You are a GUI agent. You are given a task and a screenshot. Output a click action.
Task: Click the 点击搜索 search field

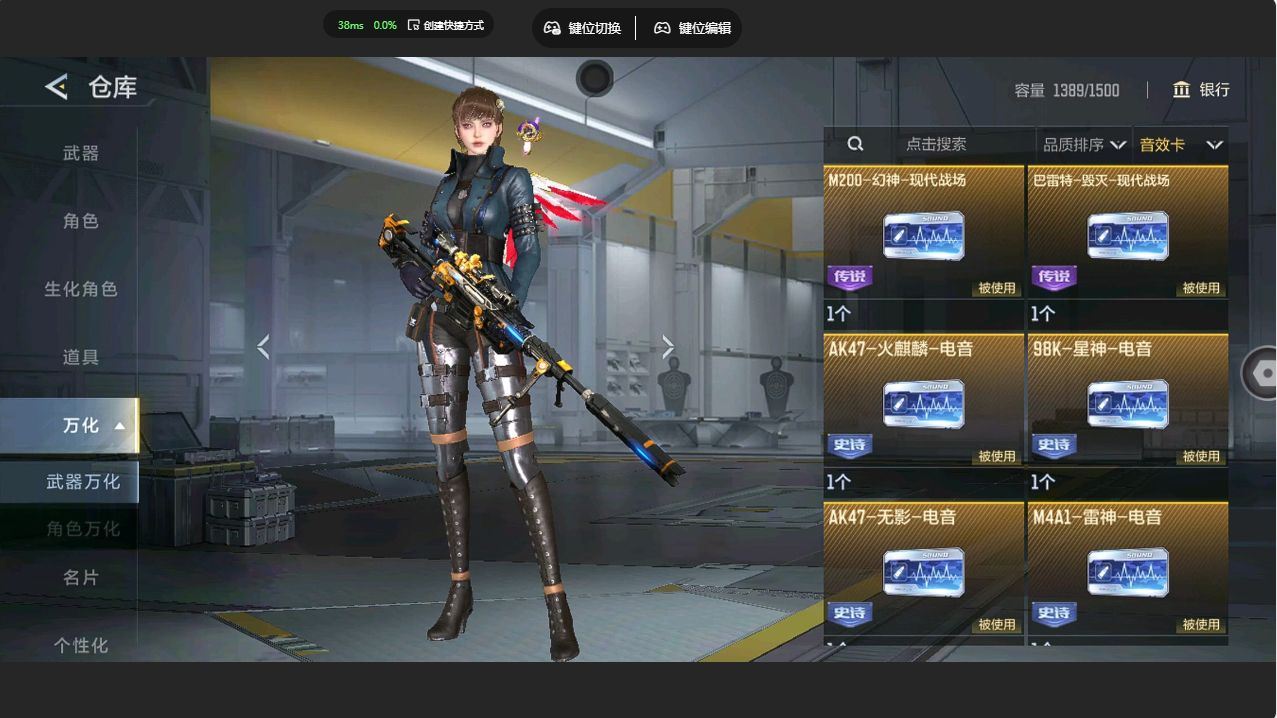[935, 145]
